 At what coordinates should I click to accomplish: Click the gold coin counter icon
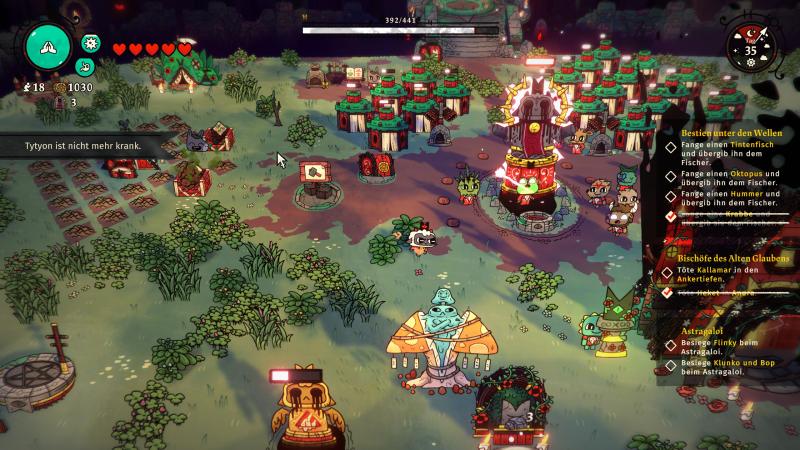pos(60,88)
